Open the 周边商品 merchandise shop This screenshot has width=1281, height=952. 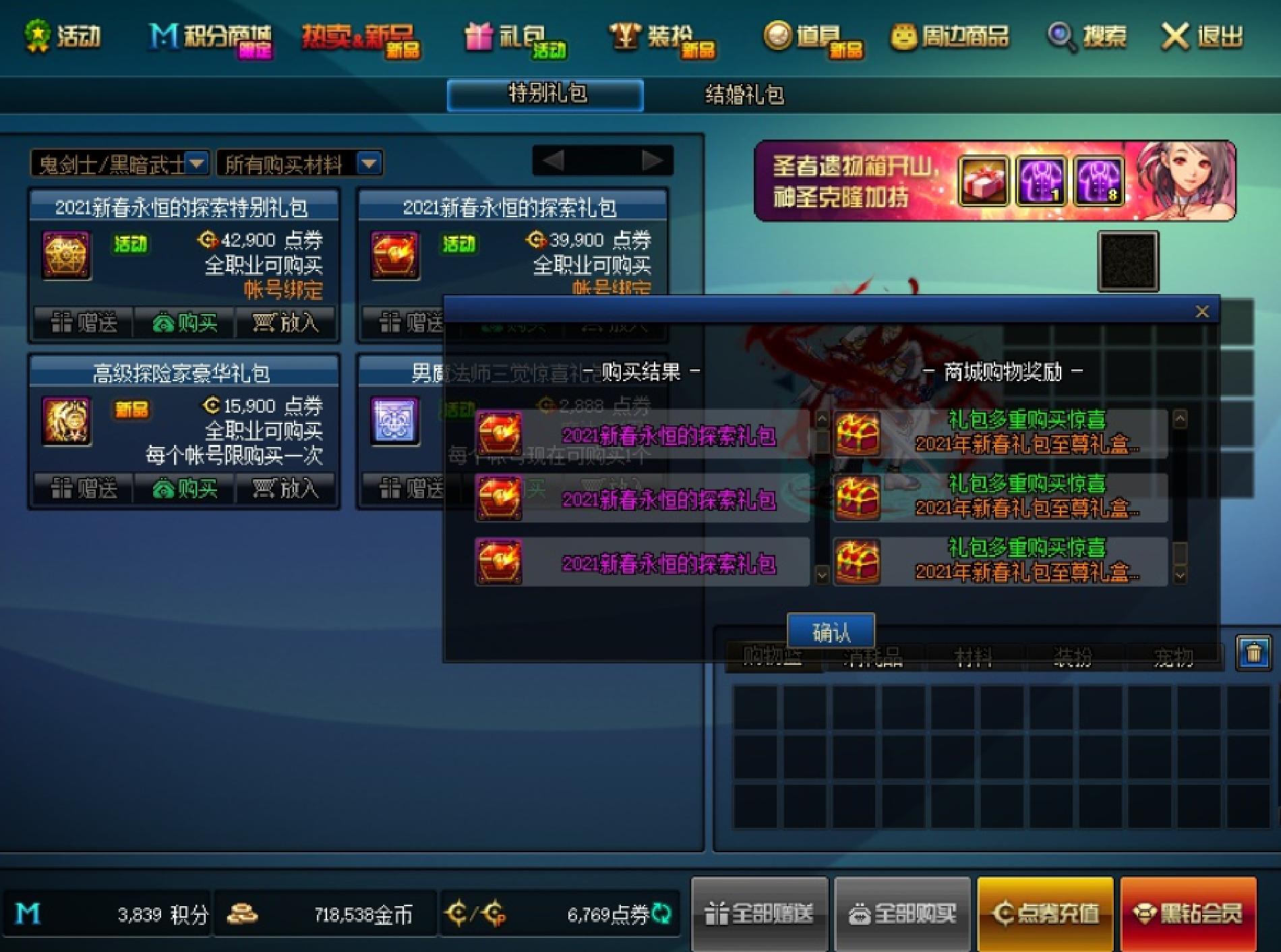[957, 38]
